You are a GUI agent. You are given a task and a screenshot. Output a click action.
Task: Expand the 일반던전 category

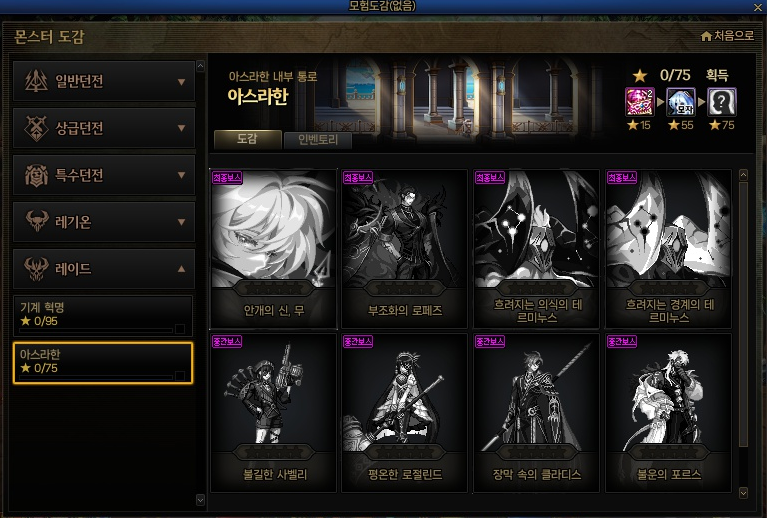click(x=103, y=81)
